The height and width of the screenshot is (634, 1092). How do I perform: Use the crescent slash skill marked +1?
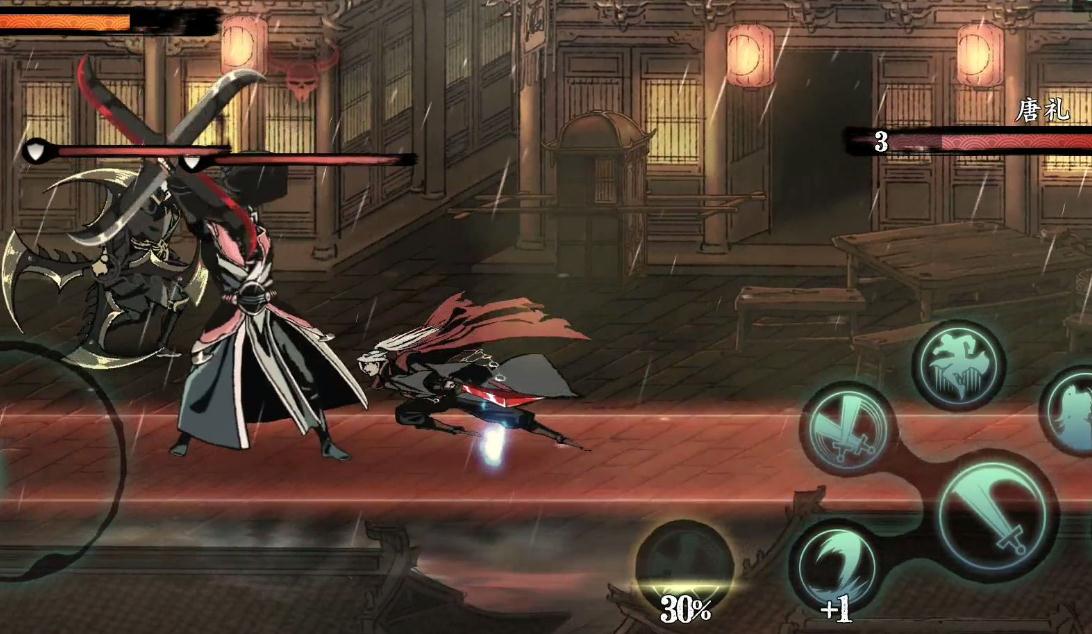[x=835, y=567]
